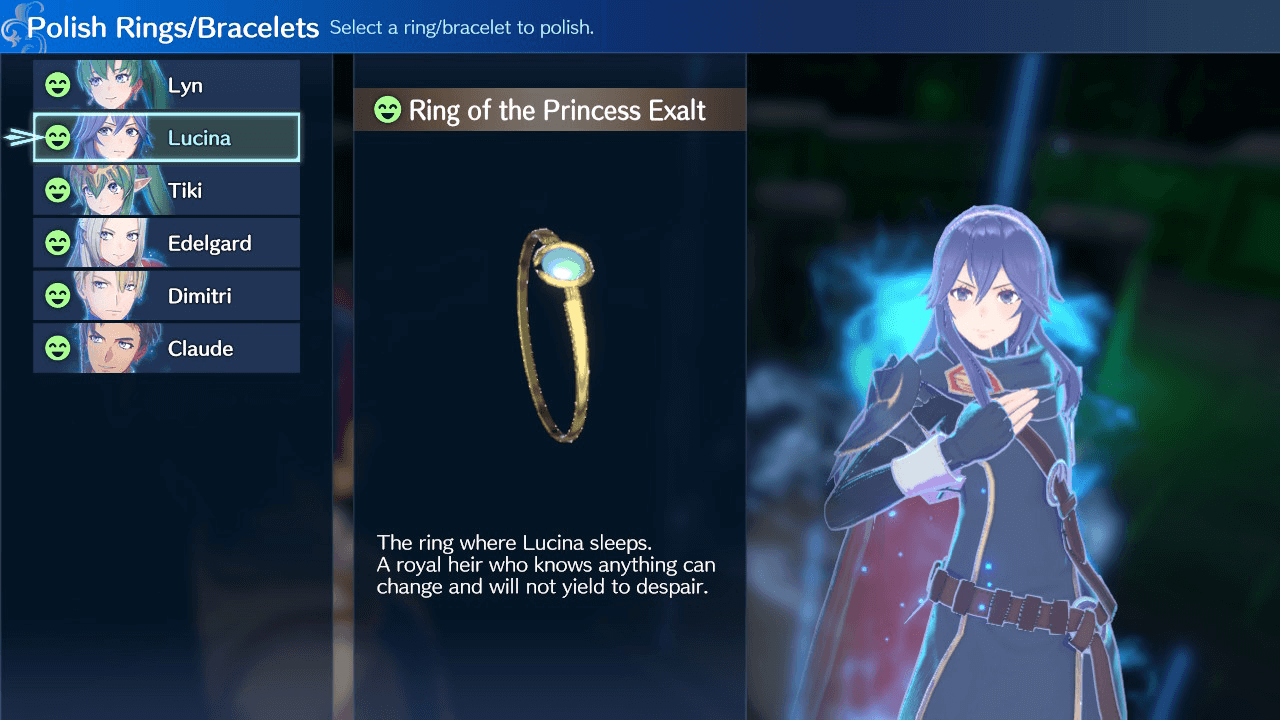The width and height of the screenshot is (1280, 720).
Task: Click the bond smiley icon beside Dimitri
Action: pyautogui.click(x=58, y=295)
